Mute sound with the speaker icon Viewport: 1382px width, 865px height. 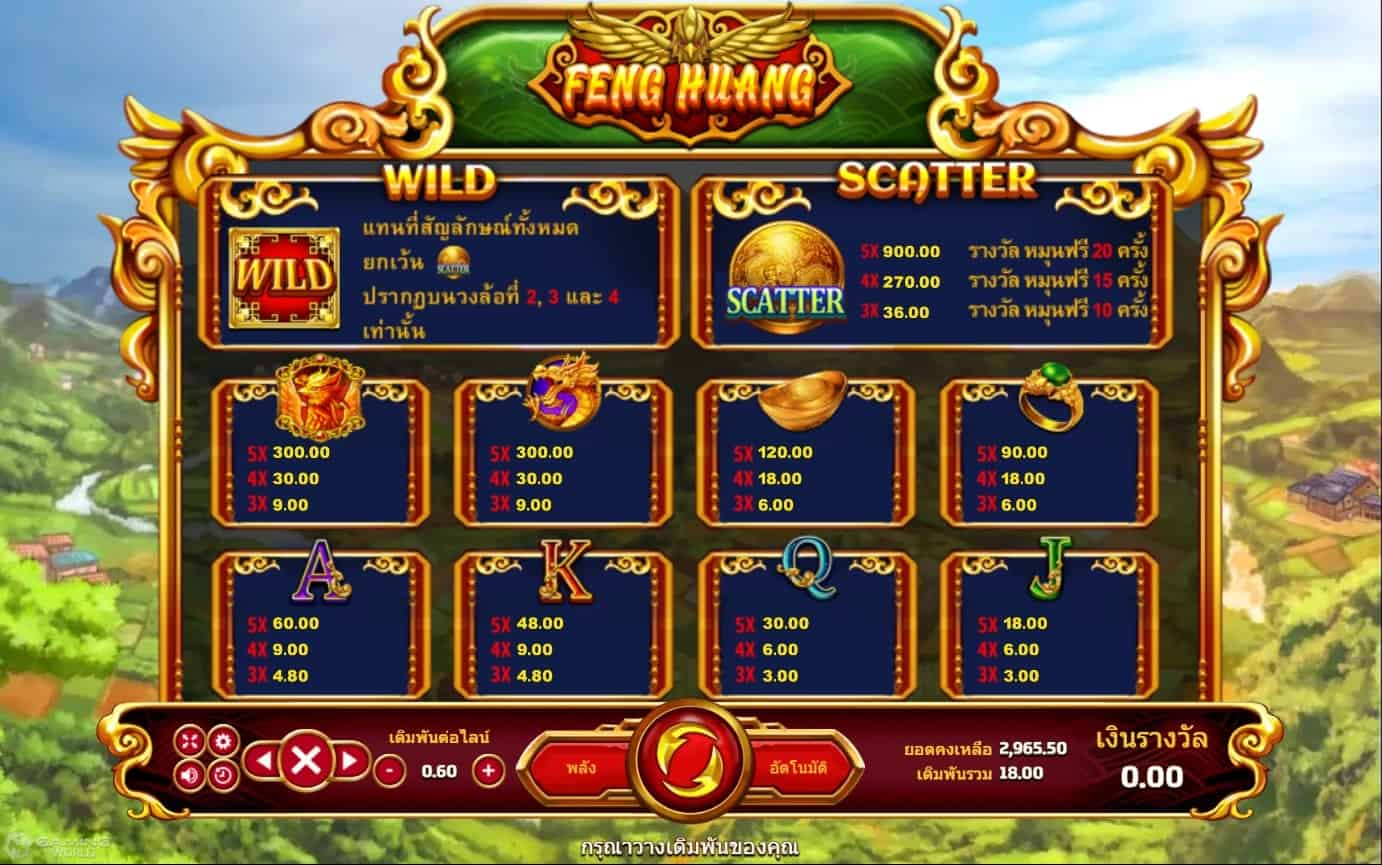tap(189, 774)
